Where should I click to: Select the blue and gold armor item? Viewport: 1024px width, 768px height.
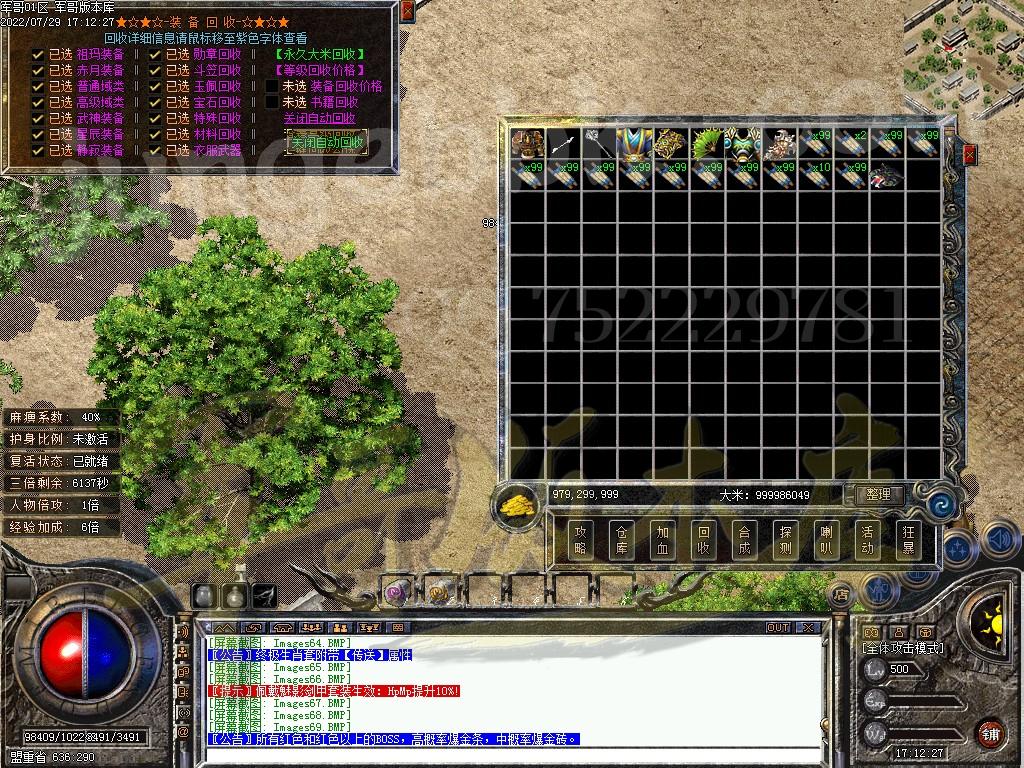(x=635, y=143)
